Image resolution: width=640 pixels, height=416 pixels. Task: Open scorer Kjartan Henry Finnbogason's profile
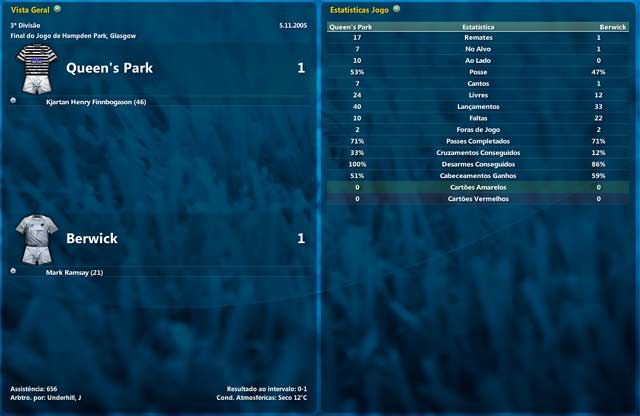point(96,102)
